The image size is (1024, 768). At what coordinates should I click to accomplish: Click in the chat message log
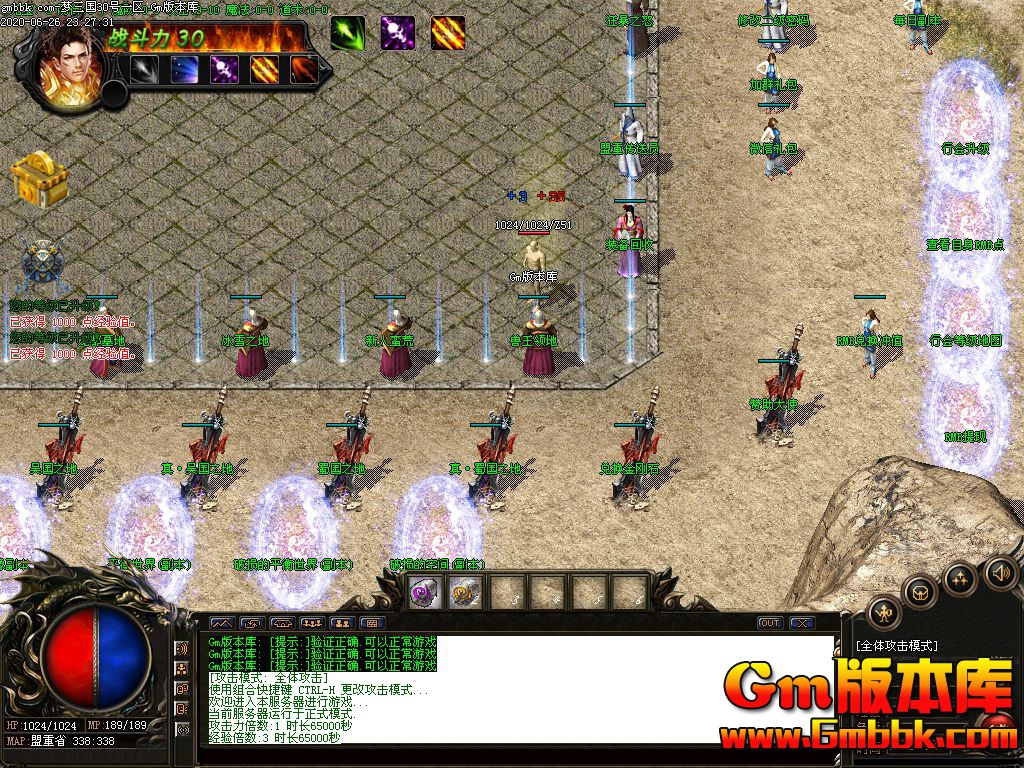coord(520,690)
